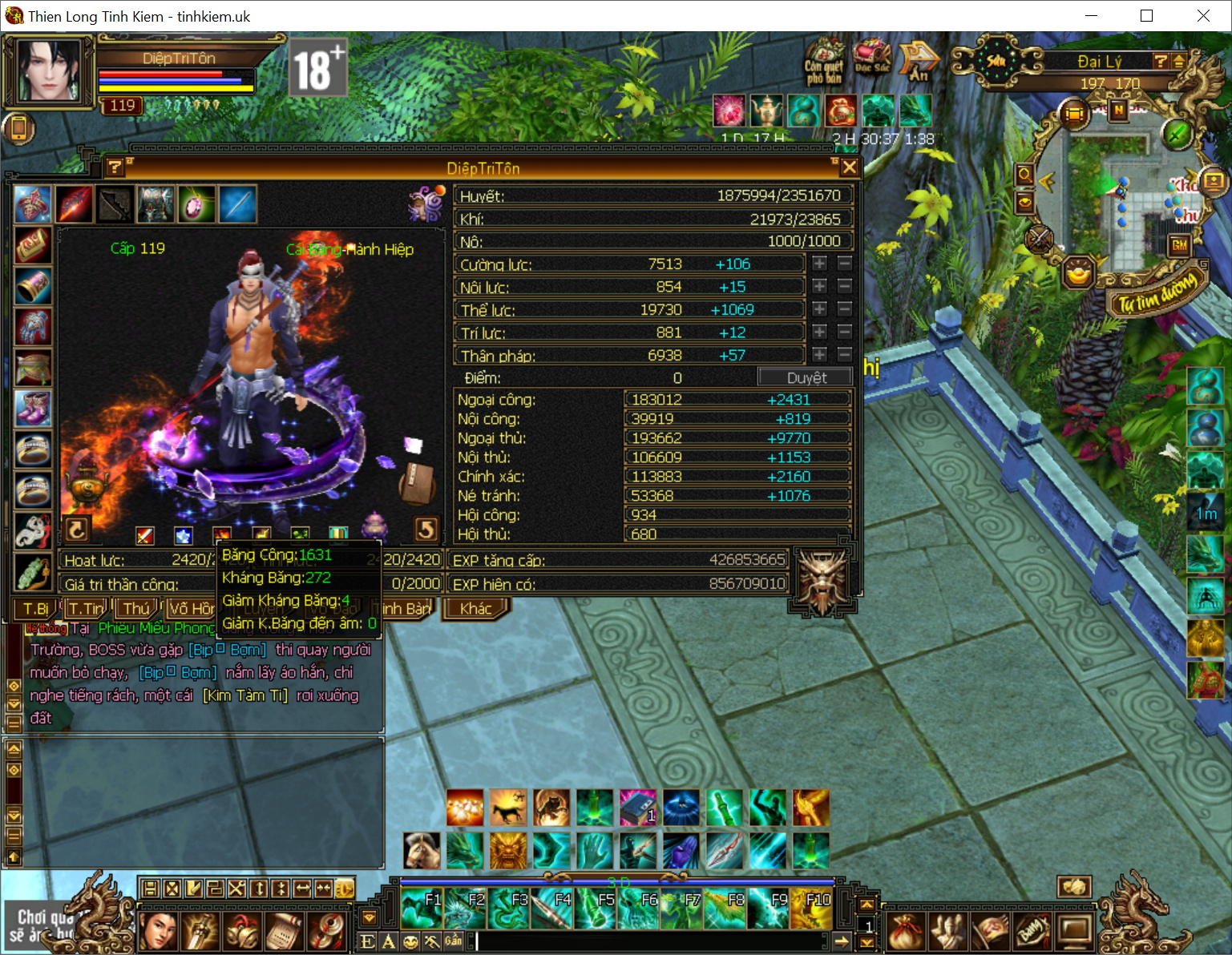Switch to the Khác tab

475,608
